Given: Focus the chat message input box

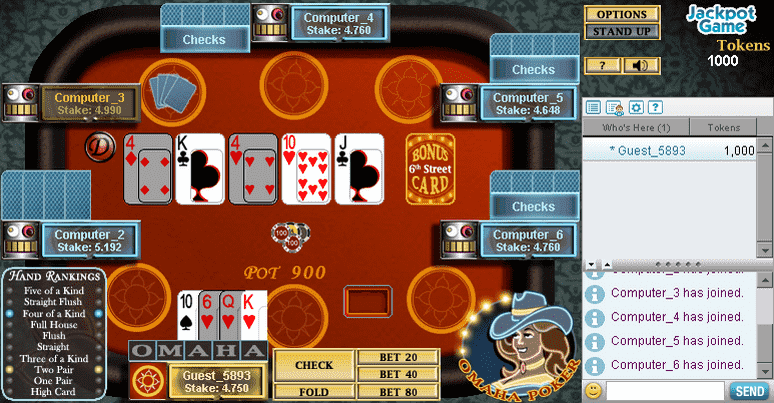Looking at the screenshot, I should pyautogui.click(x=666, y=391).
